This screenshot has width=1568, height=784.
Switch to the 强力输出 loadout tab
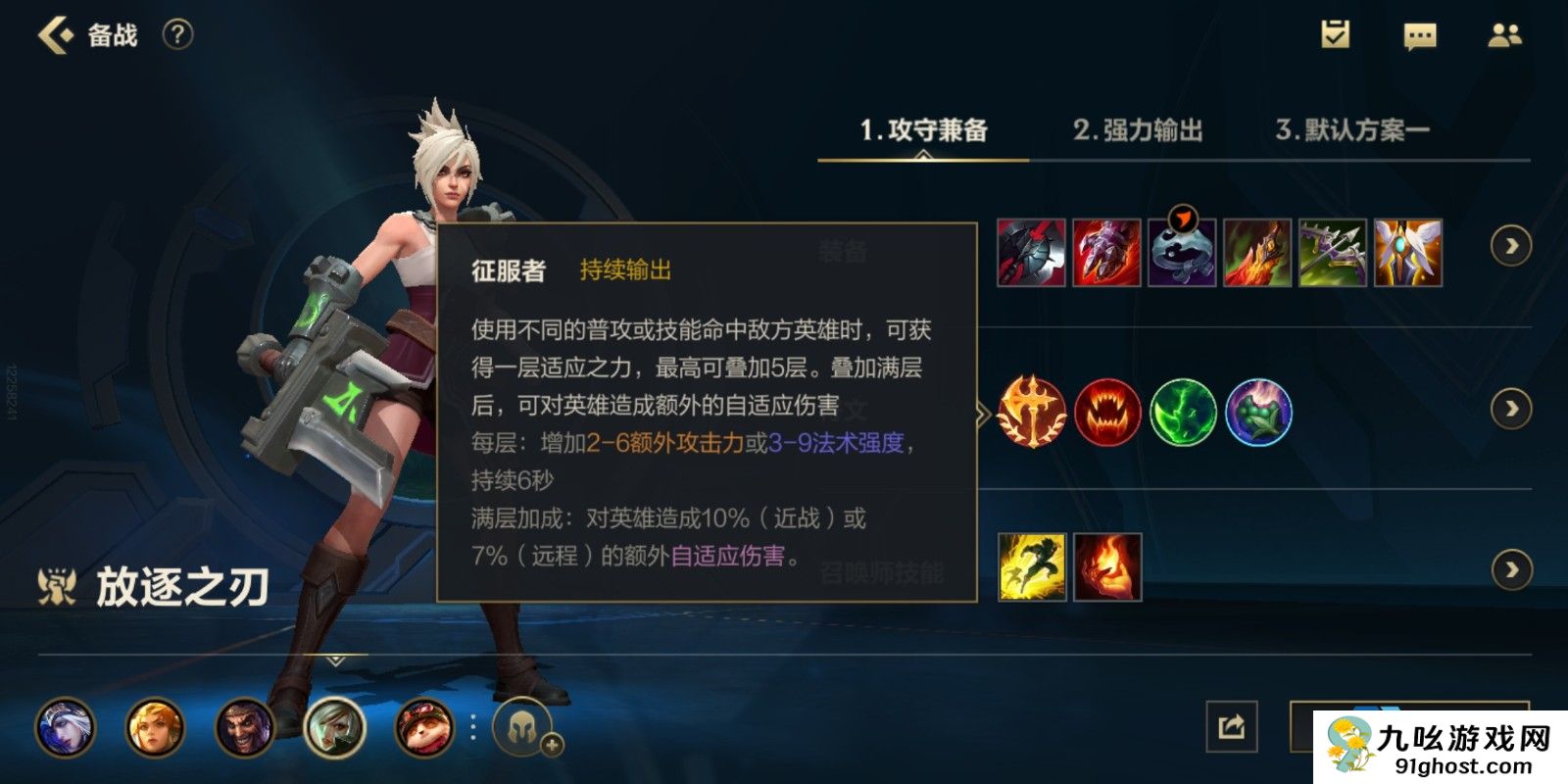coord(1141,128)
